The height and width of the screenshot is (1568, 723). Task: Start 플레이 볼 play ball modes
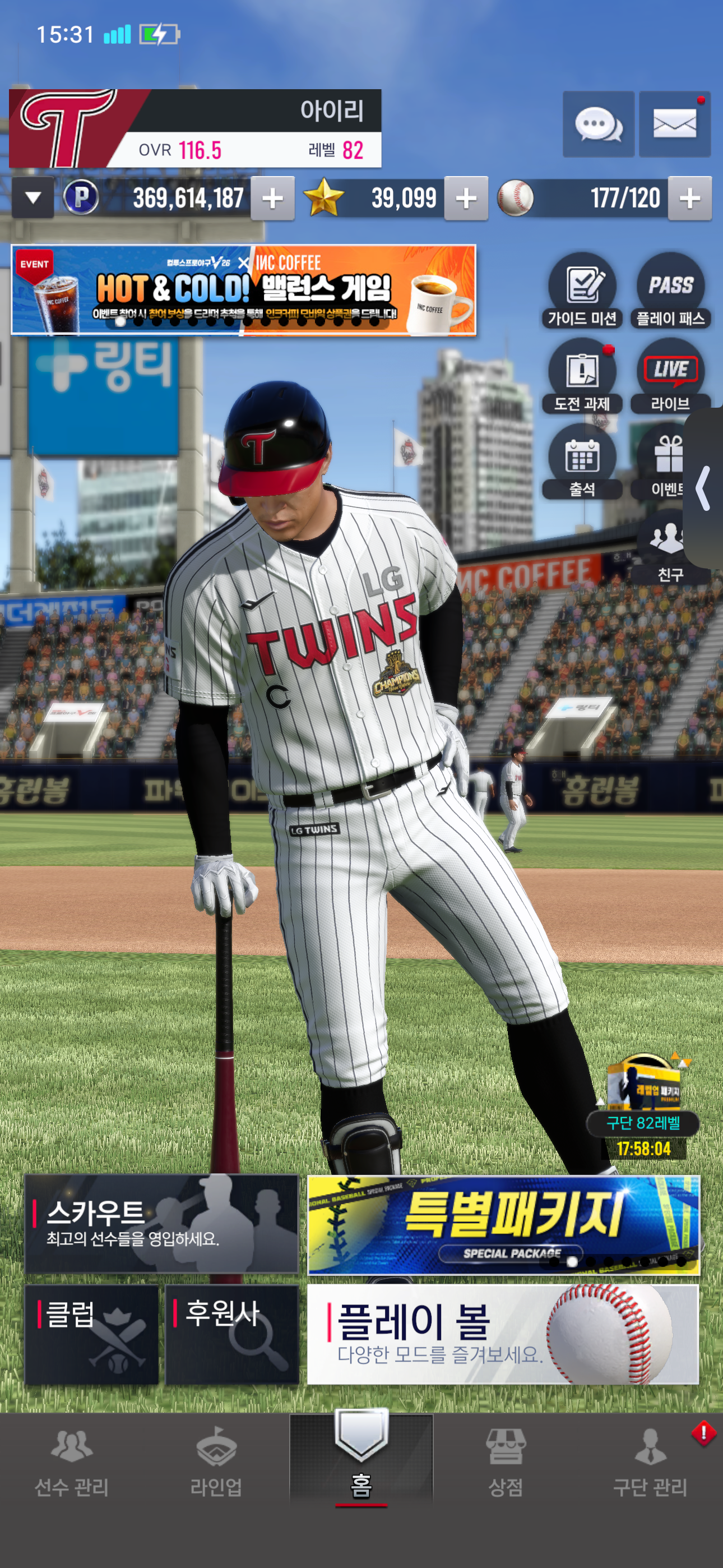click(503, 1334)
